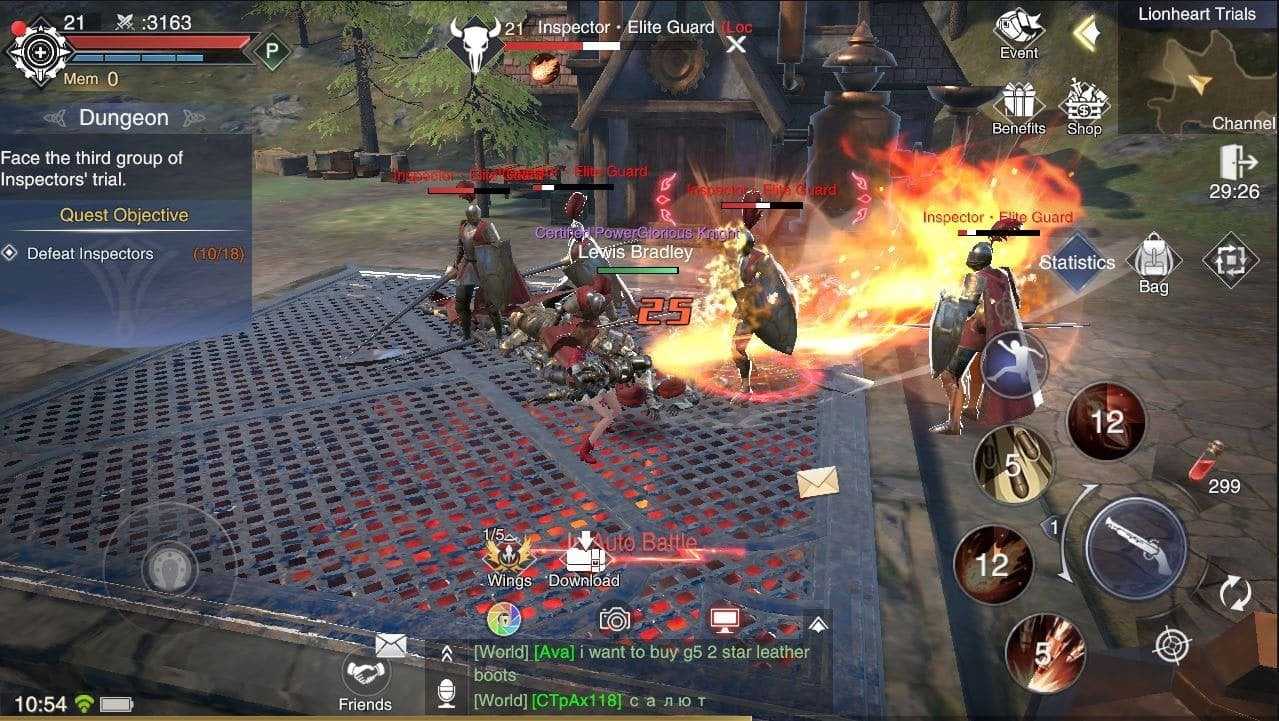1279x721 pixels.
Task: Toggle the P mode badge
Action: pyautogui.click(x=270, y=51)
